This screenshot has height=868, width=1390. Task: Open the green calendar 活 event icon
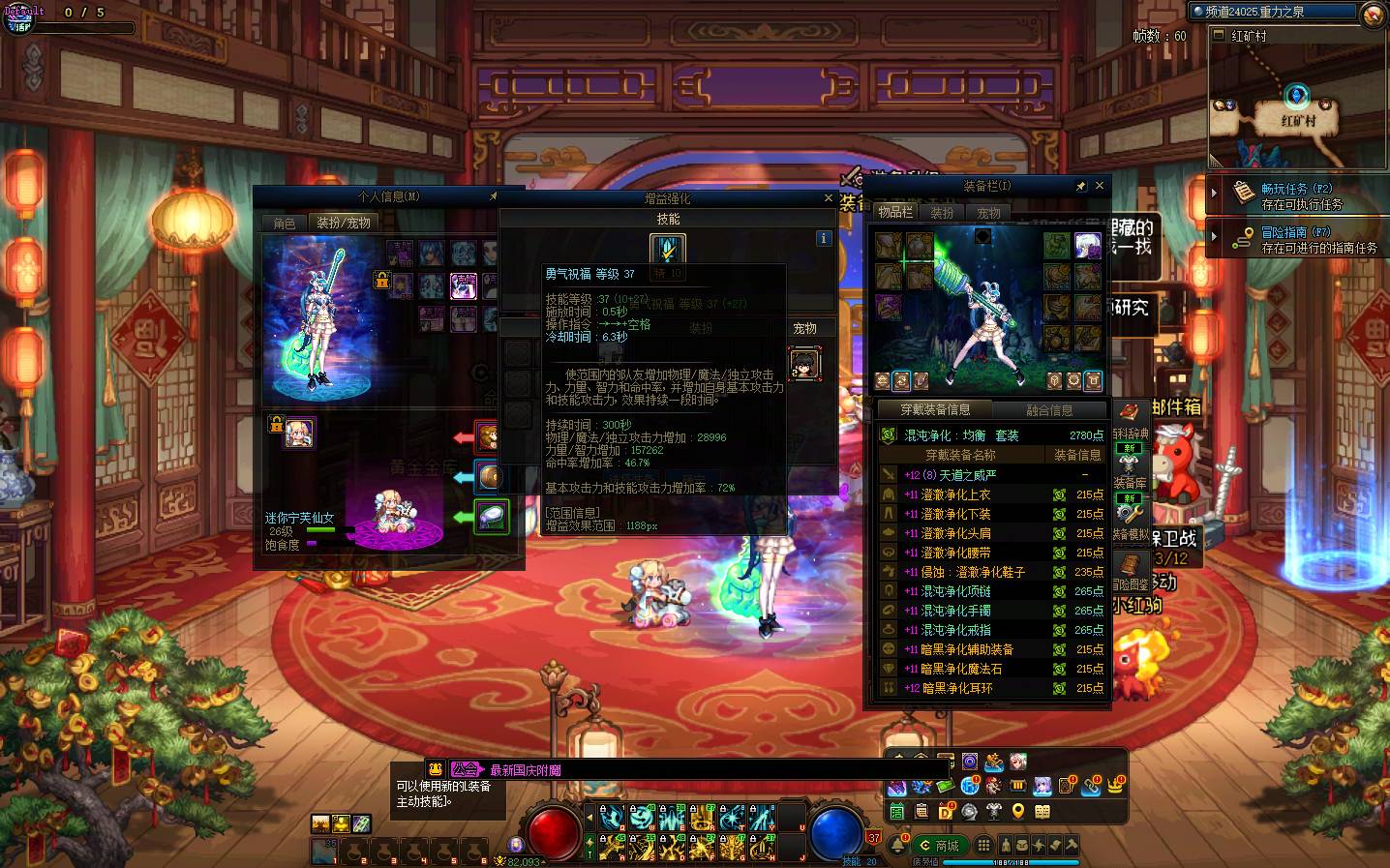(897, 811)
